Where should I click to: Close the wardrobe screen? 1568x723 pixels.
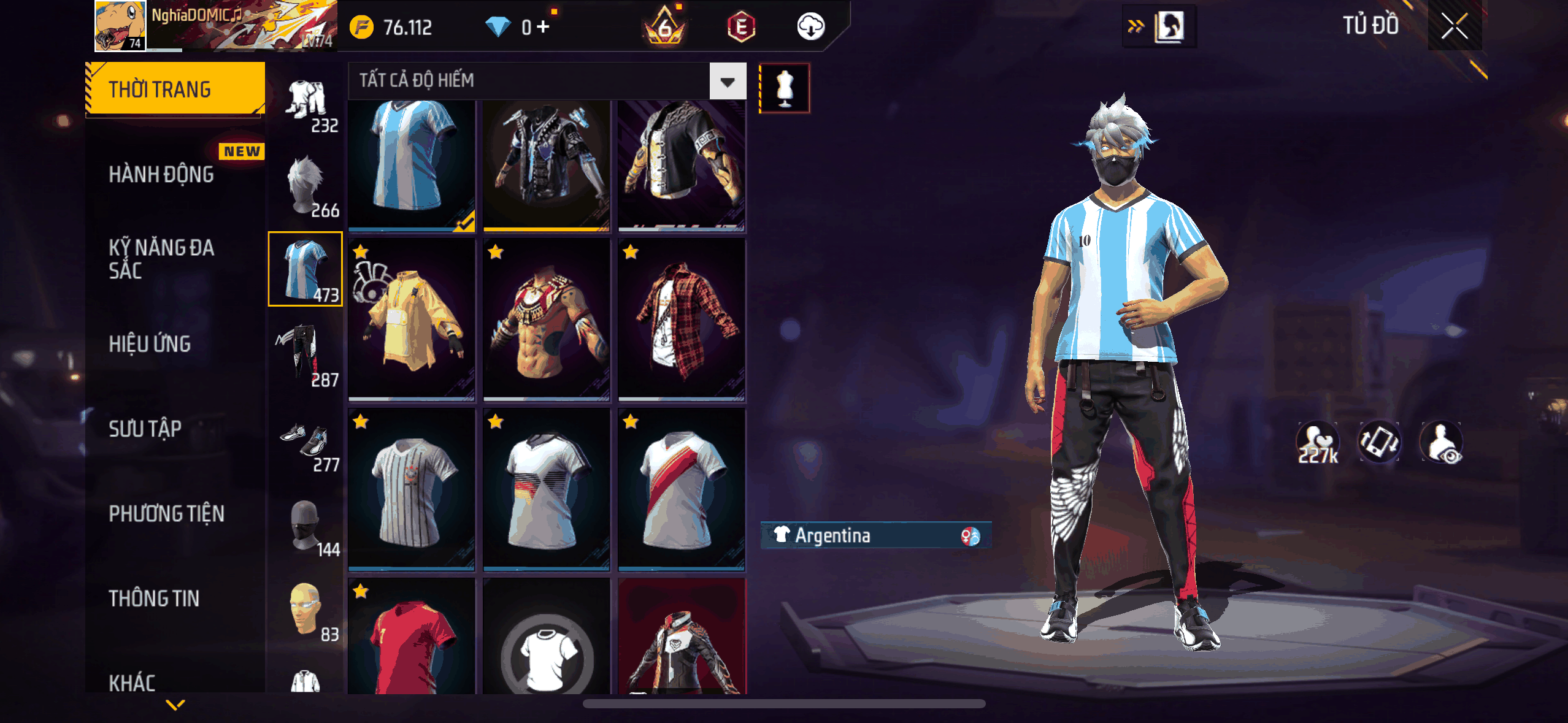click(x=1454, y=26)
